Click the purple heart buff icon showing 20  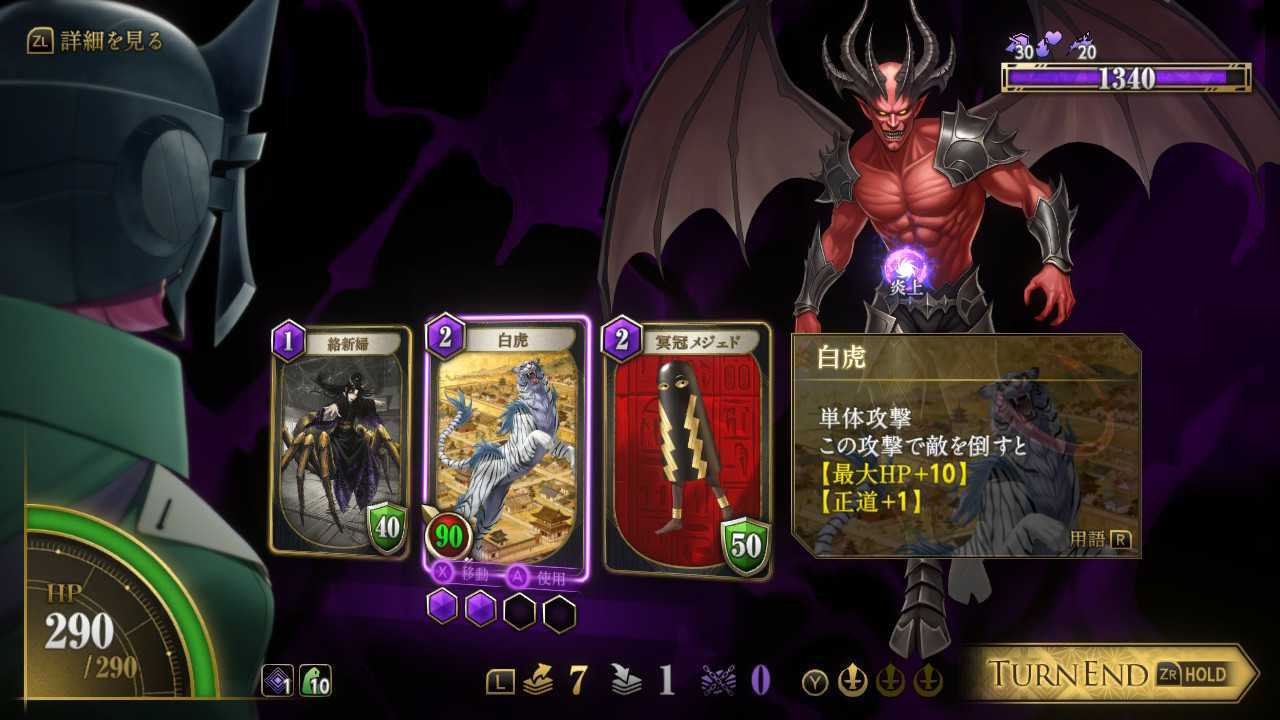1051,39
